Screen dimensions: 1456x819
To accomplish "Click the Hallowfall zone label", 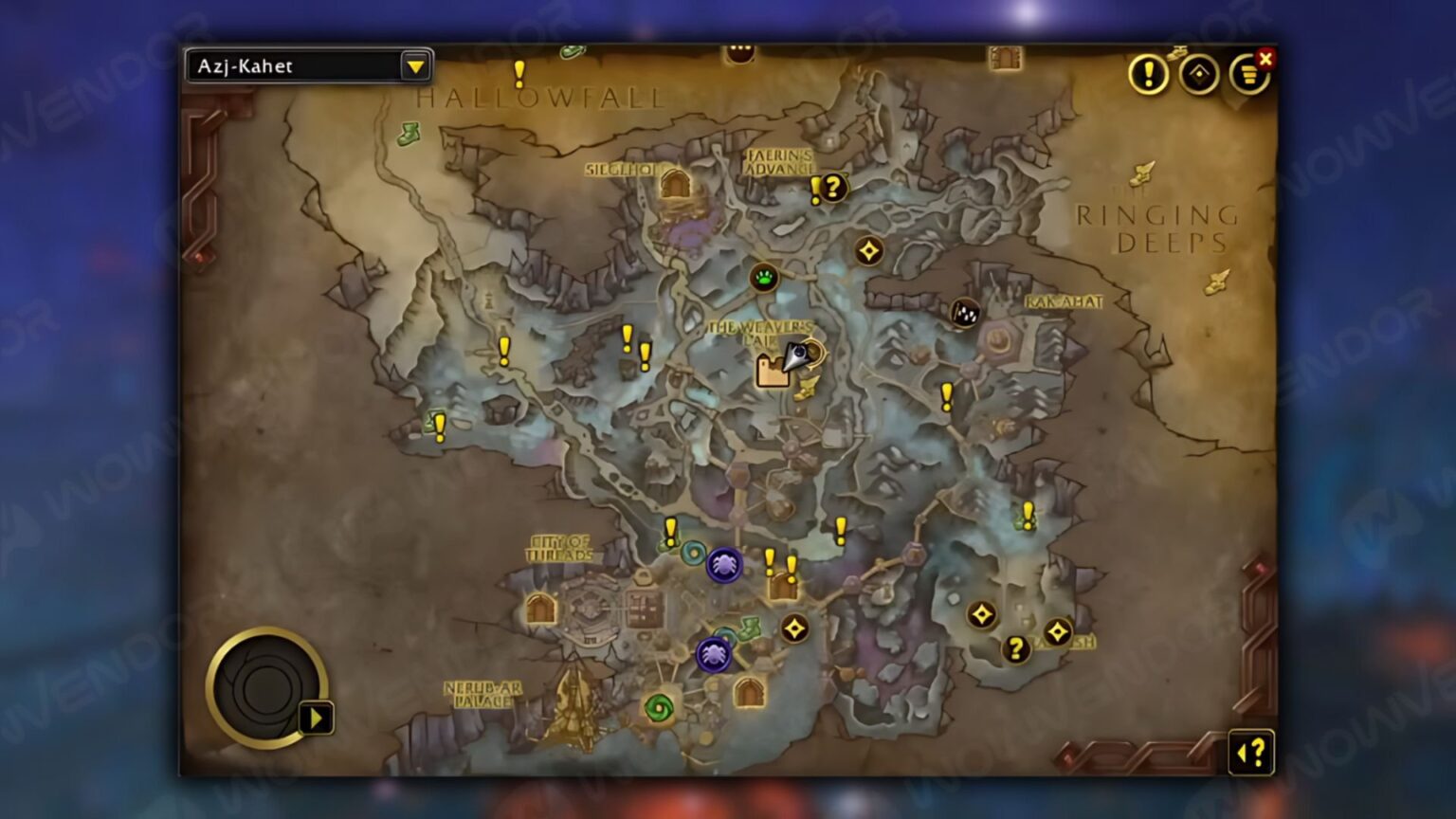I will (x=541, y=98).
